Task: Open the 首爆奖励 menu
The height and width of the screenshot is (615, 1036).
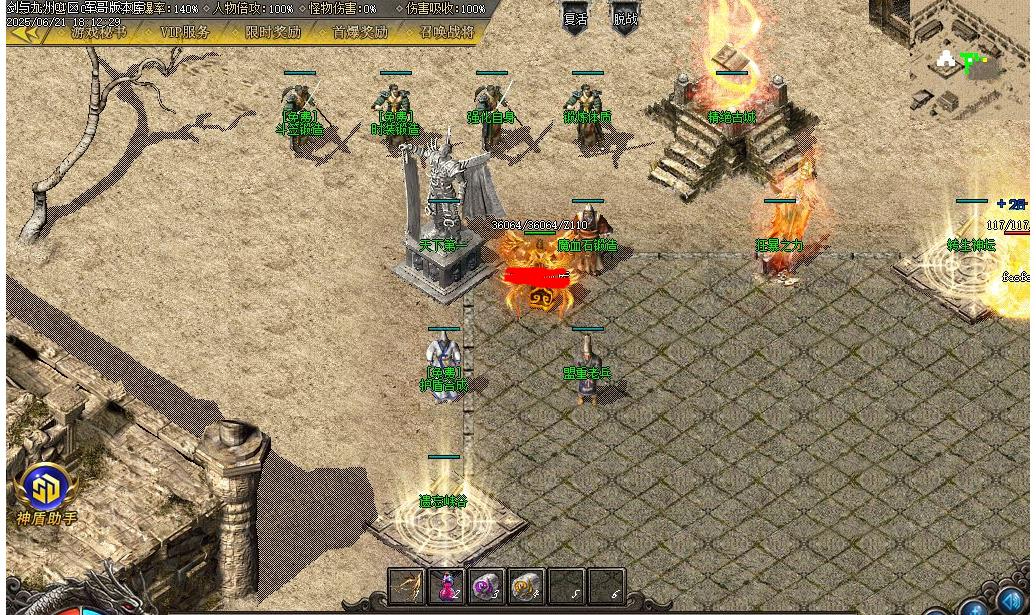Action: (x=360, y=32)
